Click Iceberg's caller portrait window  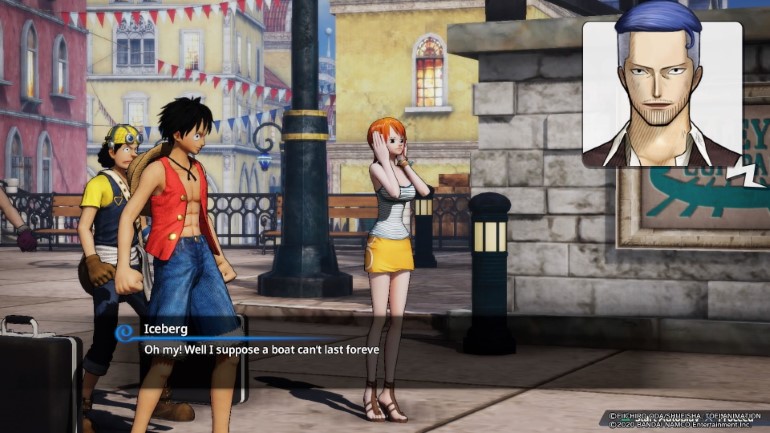coord(661,92)
